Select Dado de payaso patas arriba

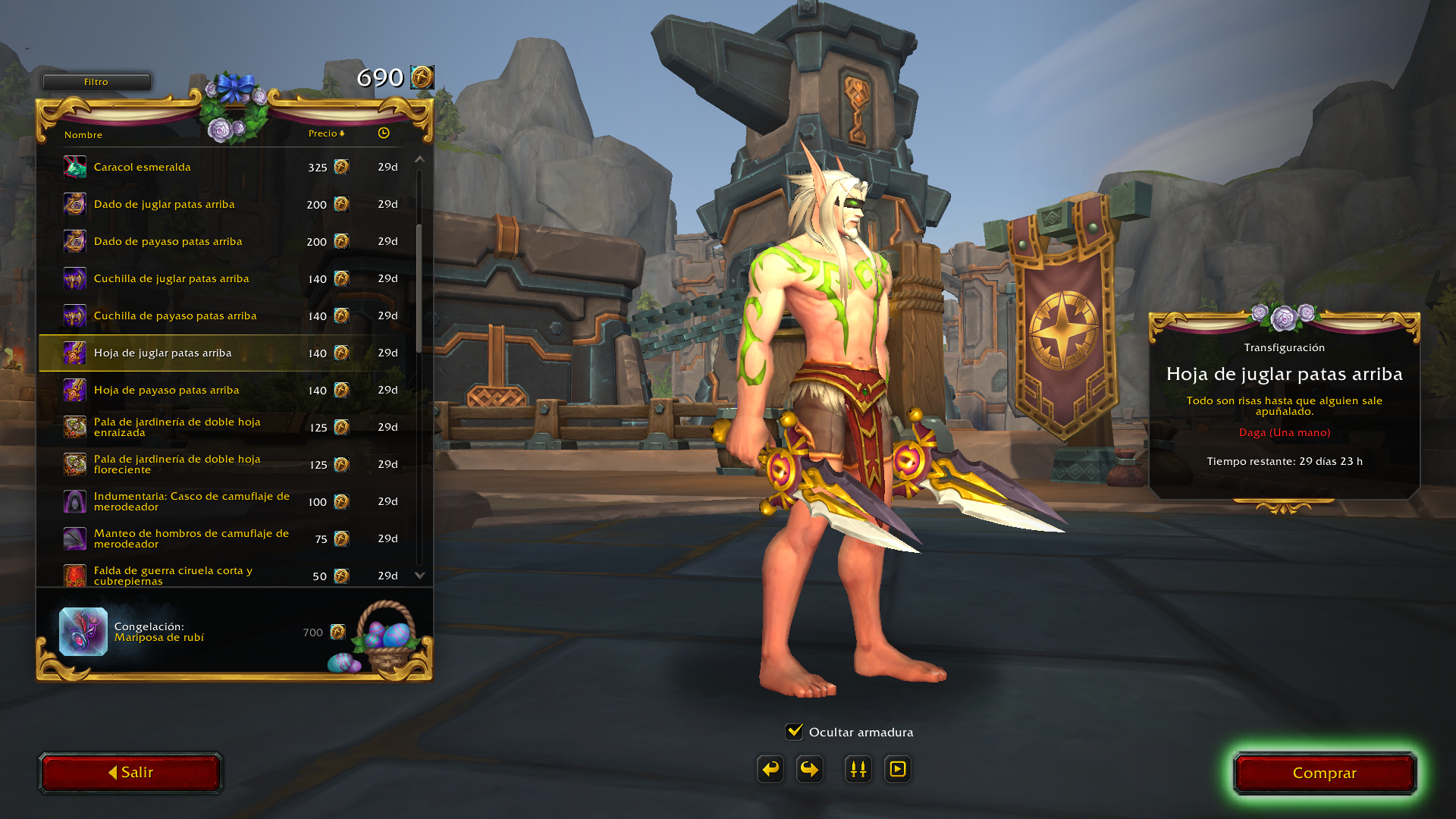click(168, 241)
